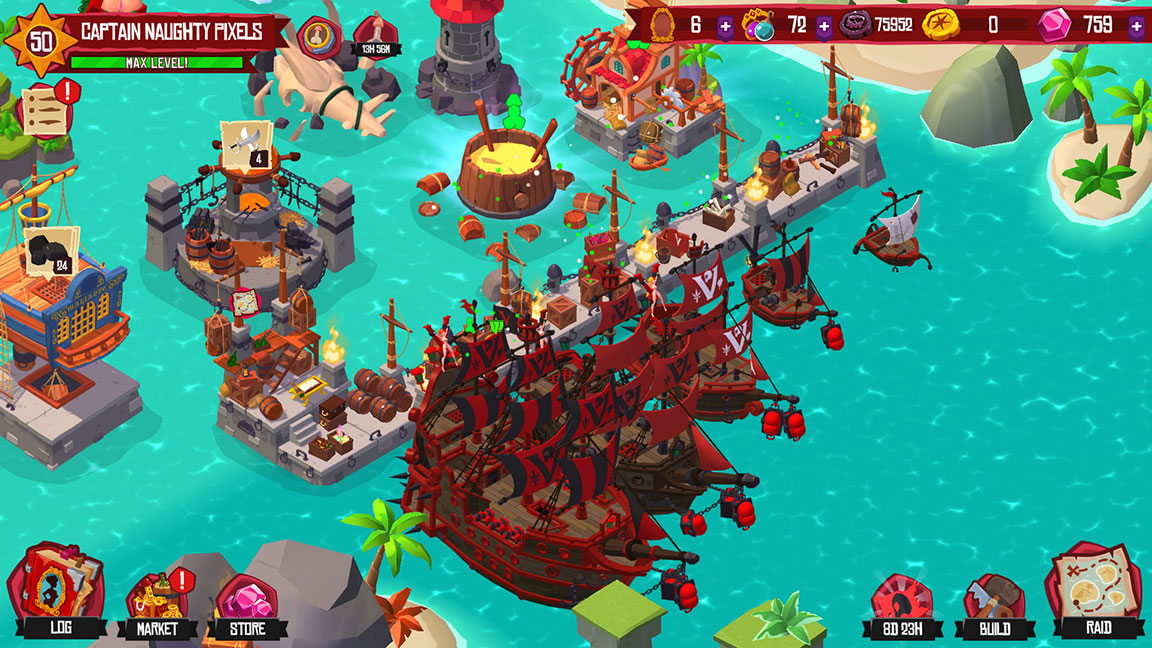
Task: Select the ringed red badge beside the name banner
Action: click(319, 36)
